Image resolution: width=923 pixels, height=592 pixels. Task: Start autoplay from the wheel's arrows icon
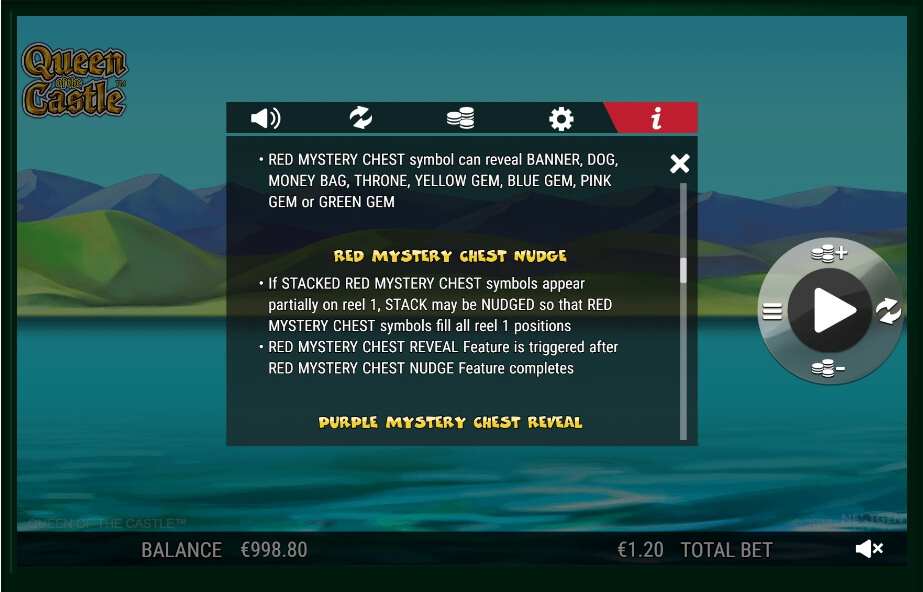tap(888, 311)
